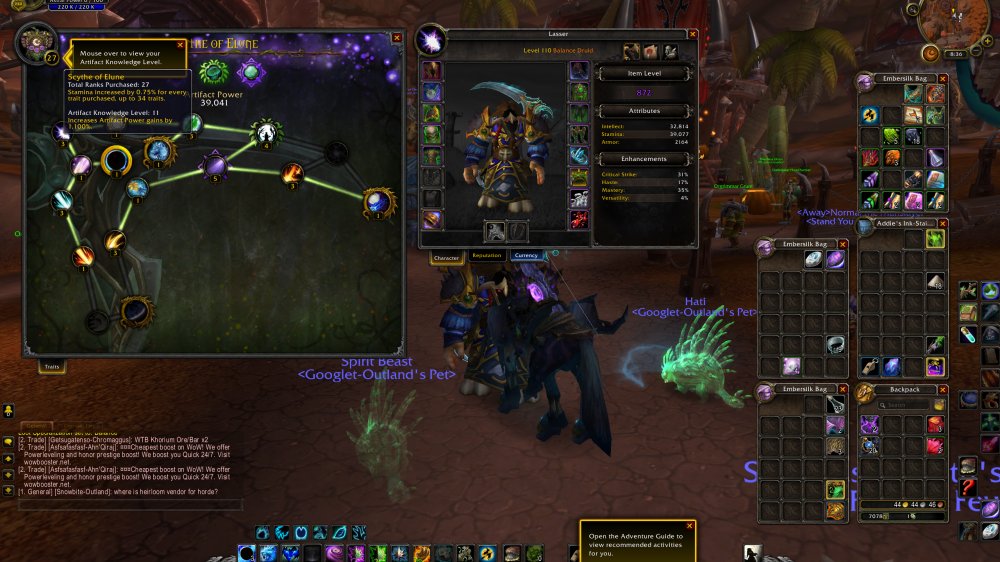Screen dimensions: 1000x562
Task: Select the red question mark help button
Action: (968, 487)
